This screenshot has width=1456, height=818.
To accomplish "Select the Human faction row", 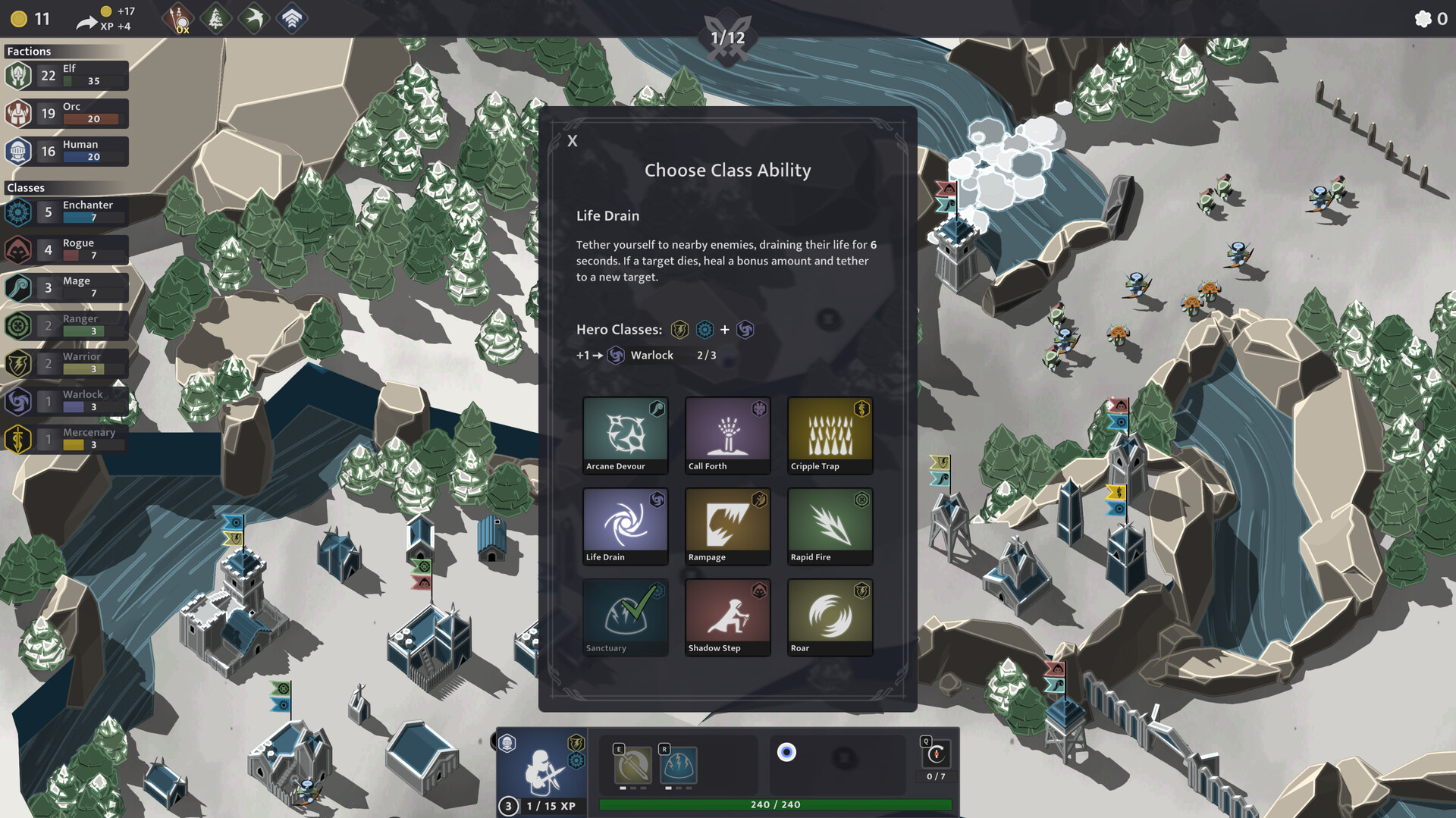I will pos(66,150).
